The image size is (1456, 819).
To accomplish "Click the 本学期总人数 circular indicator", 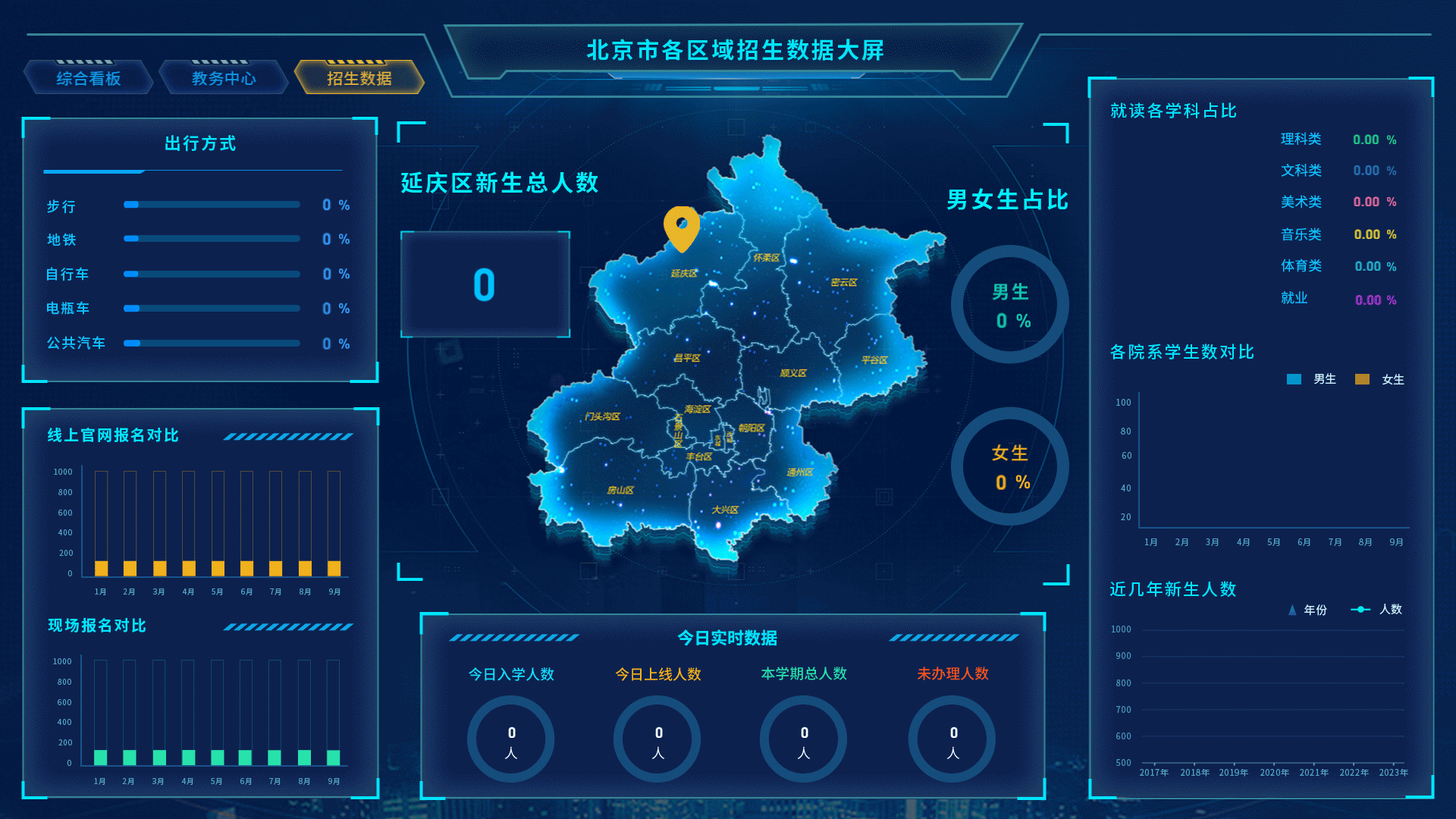I will [803, 739].
